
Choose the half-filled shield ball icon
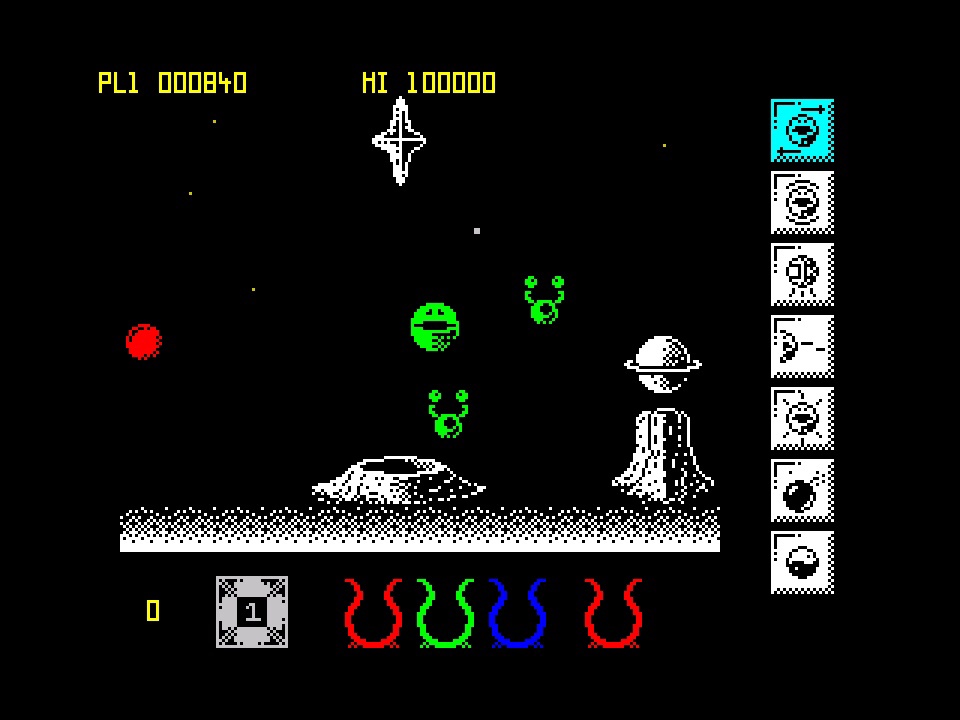pyautogui.click(x=802, y=562)
